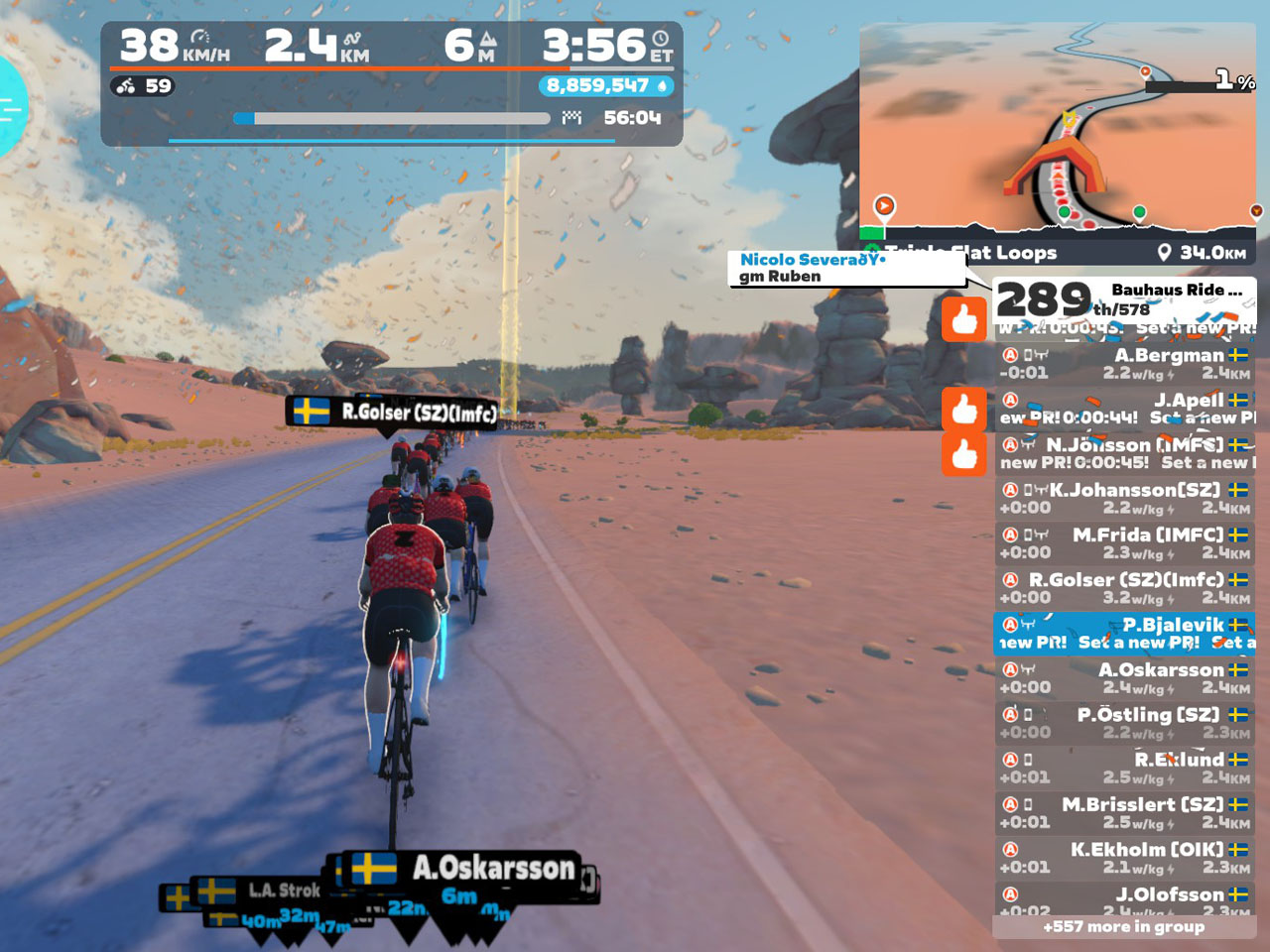
Task: Open Nicolo's chat message bubble
Action: [846, 268]
